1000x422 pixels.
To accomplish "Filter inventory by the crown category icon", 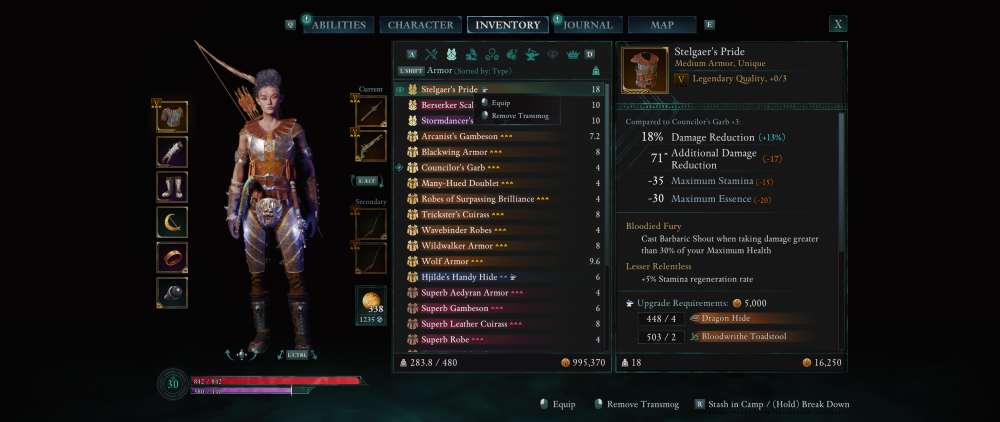I will [x=573, y=54].
